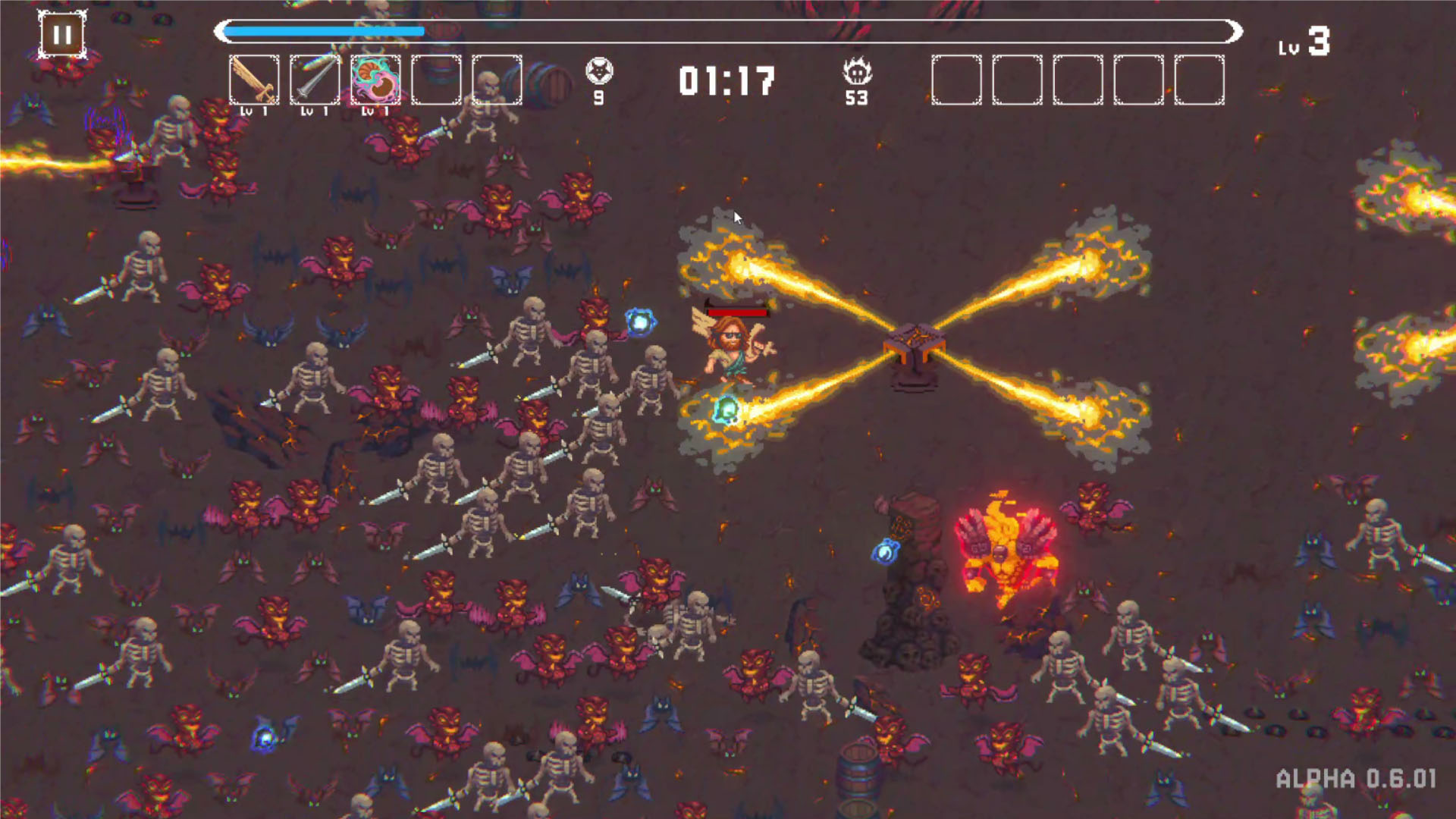Viewport: 1456px width, 819px height.
Task: Click the wolf pentagram currency icon
Action: click(598, 70)
